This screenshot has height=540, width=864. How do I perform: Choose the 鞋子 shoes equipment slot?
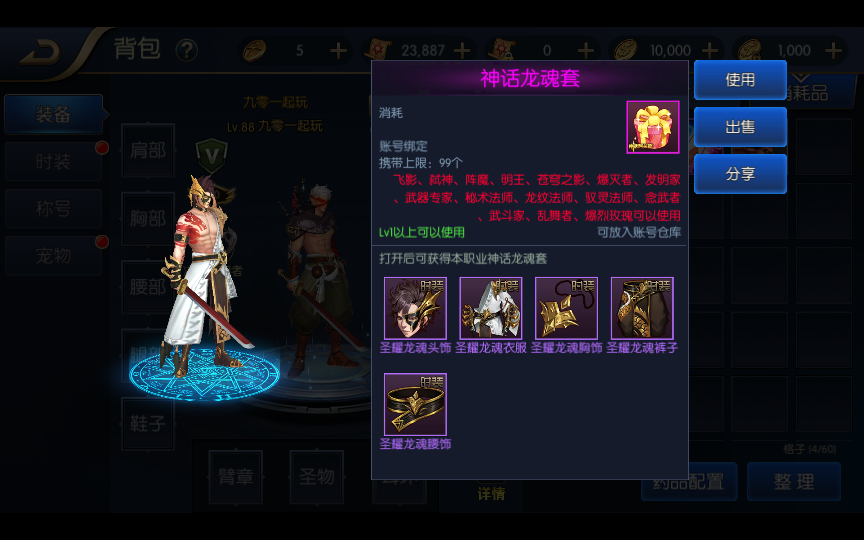148,423
